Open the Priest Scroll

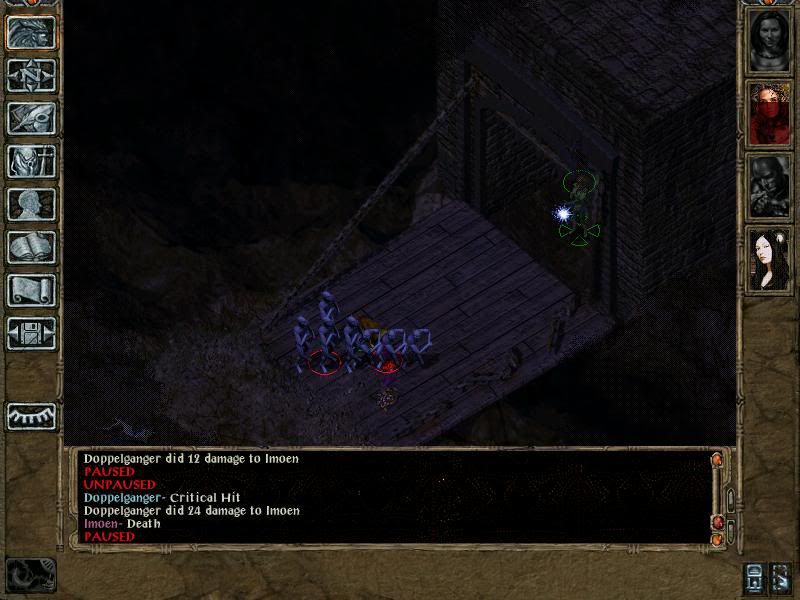click(31, 290)
